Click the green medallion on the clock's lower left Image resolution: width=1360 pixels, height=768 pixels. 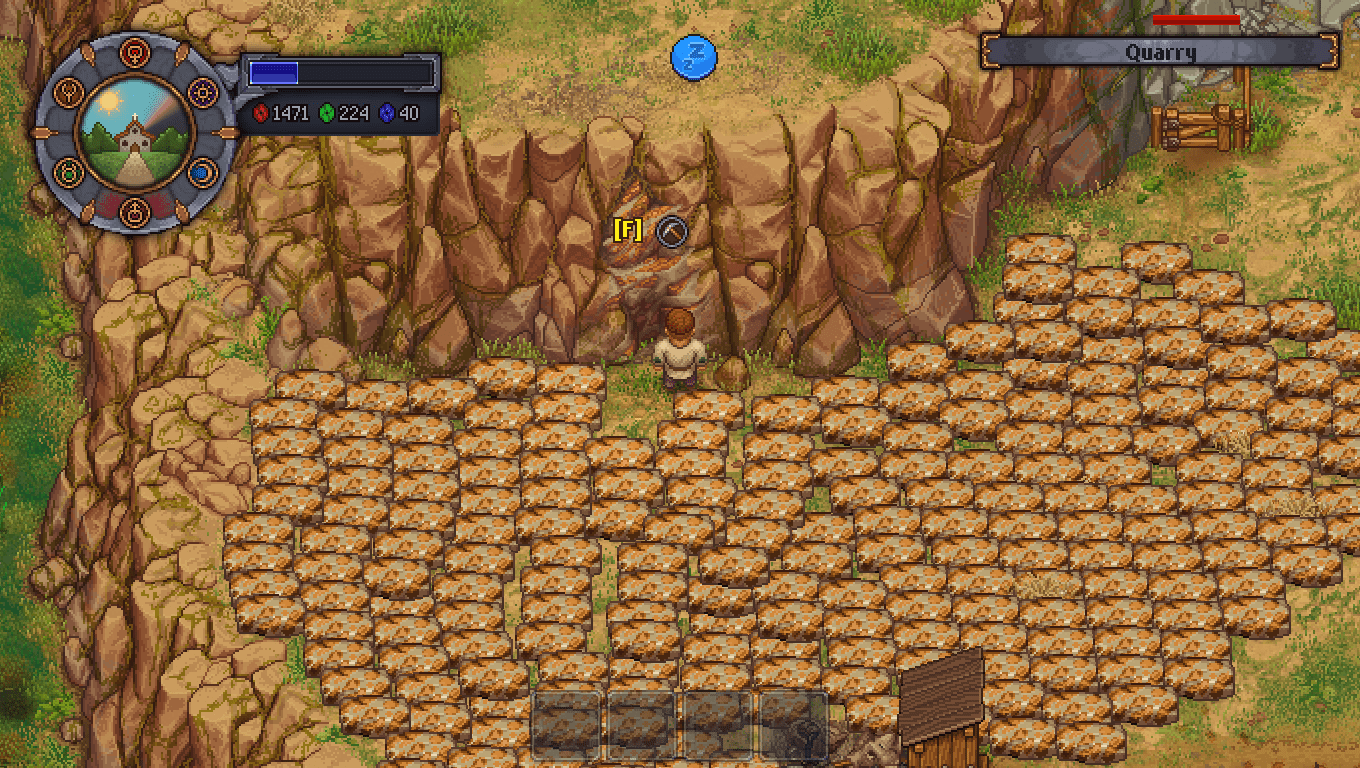pos(67,174)
